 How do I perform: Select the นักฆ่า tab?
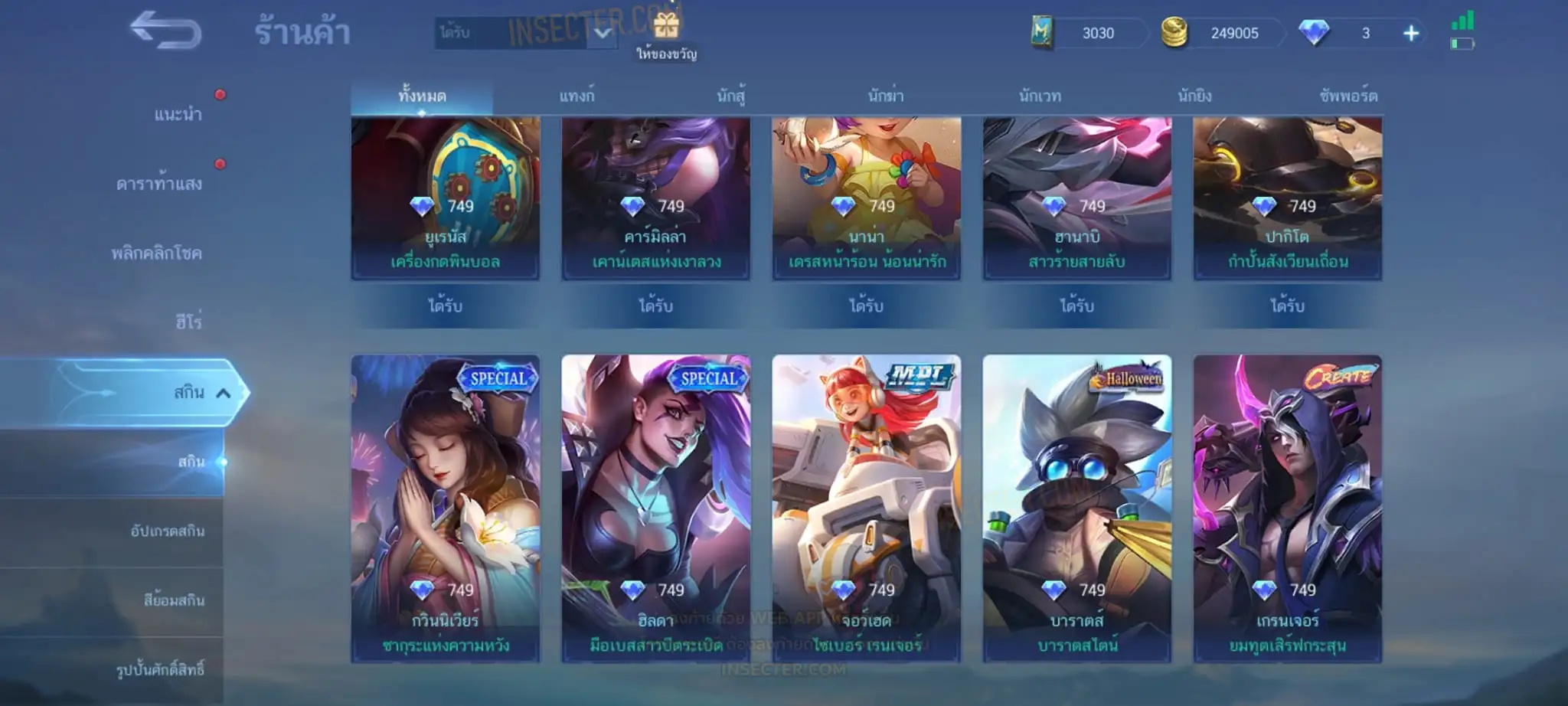point(886,96)
